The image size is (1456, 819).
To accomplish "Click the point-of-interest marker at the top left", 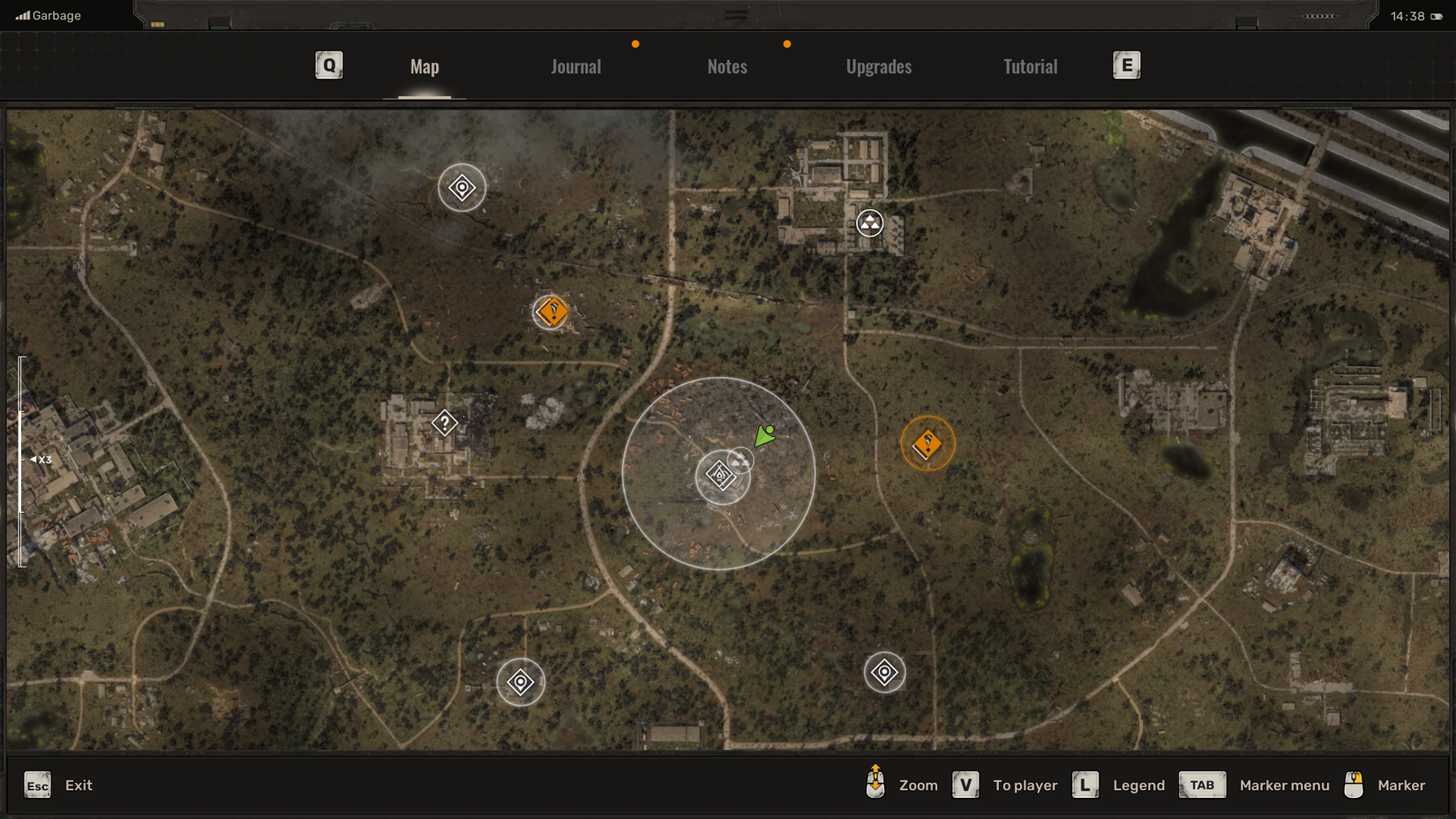I will 461,187.
